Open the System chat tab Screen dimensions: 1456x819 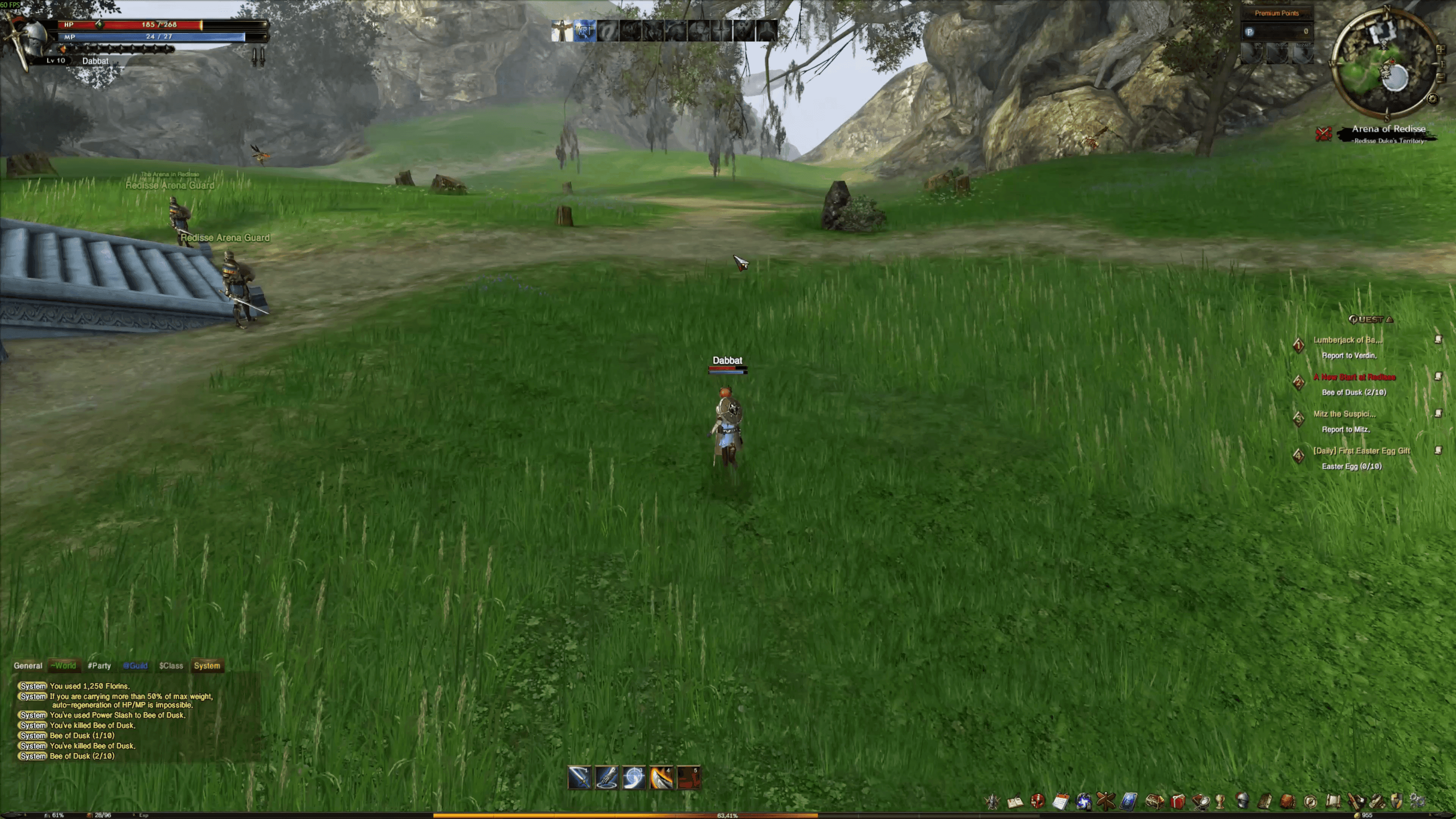tap(207, 665)
